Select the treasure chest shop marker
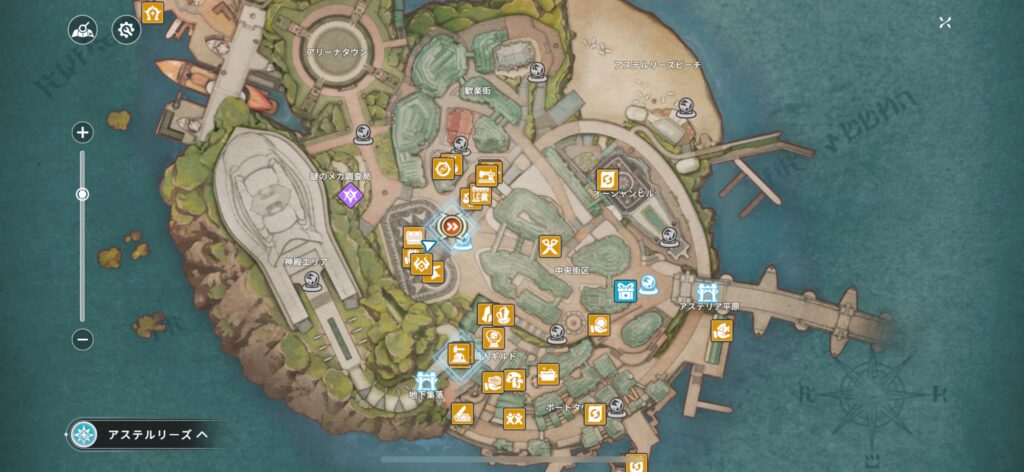Viewport: 1024px width, 472px height. (548, 374)
